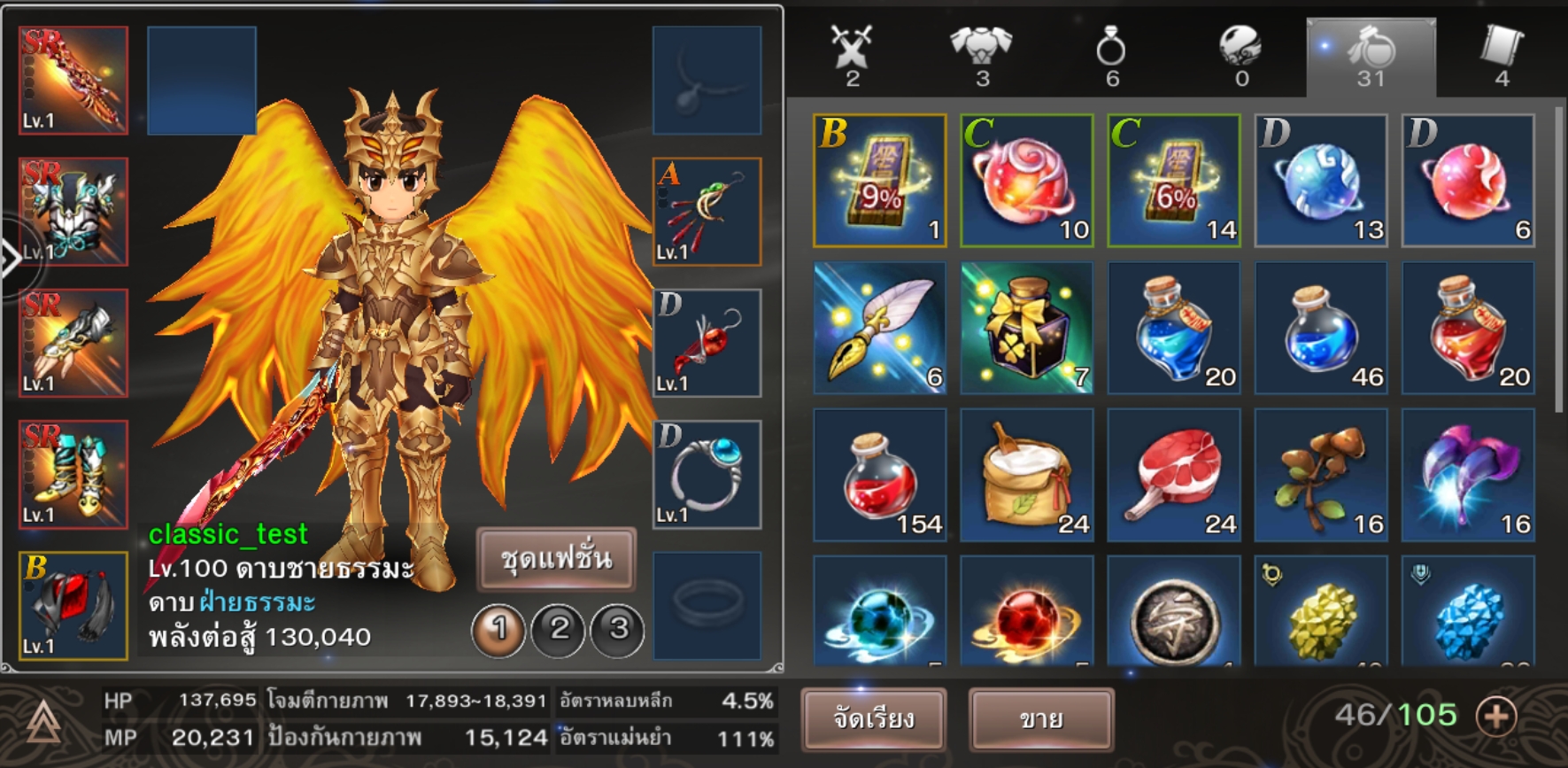Expand bag capacity with the plus button

(x=1496, y=716)
